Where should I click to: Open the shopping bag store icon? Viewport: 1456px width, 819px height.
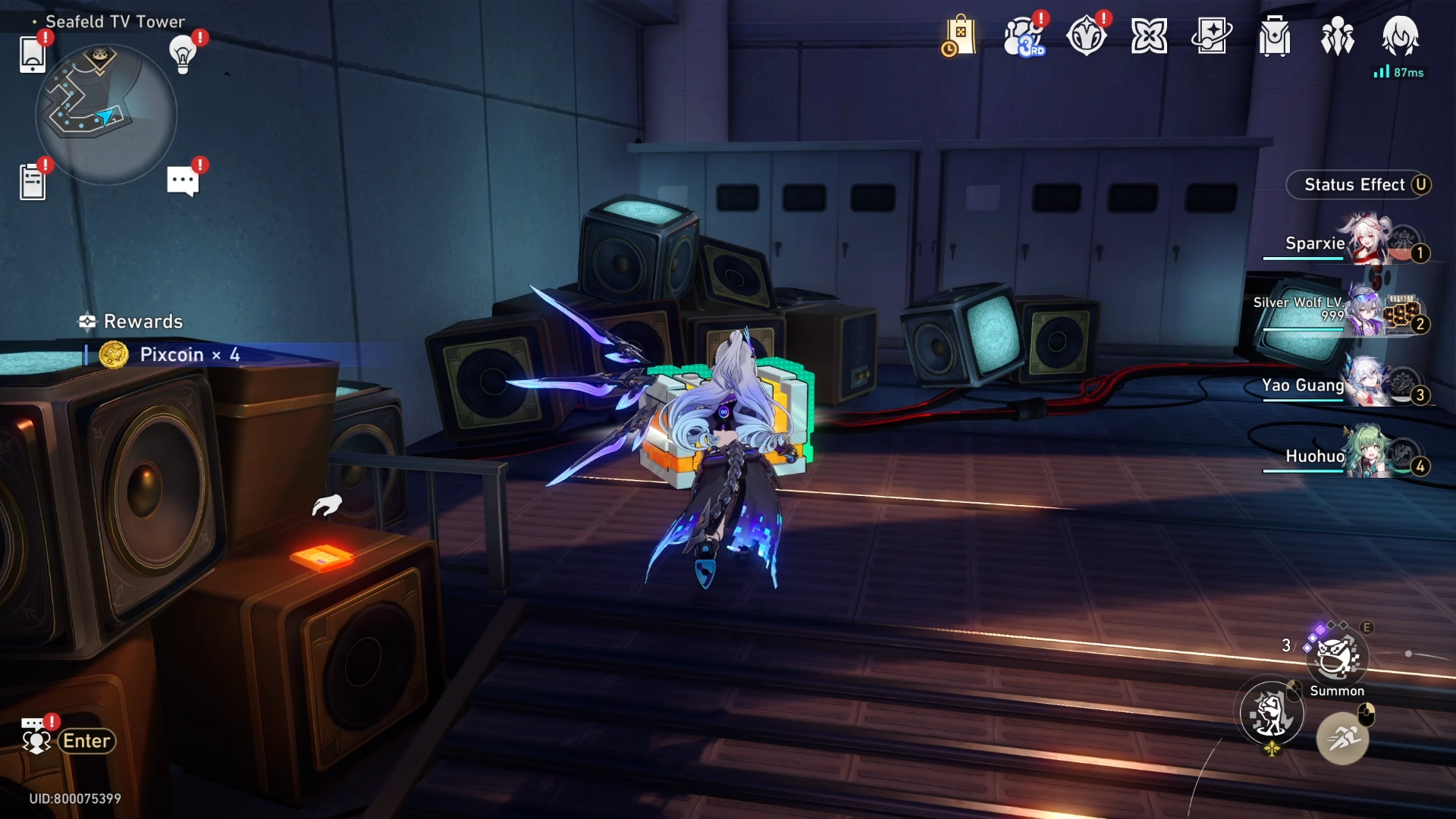tap(959, 36)
